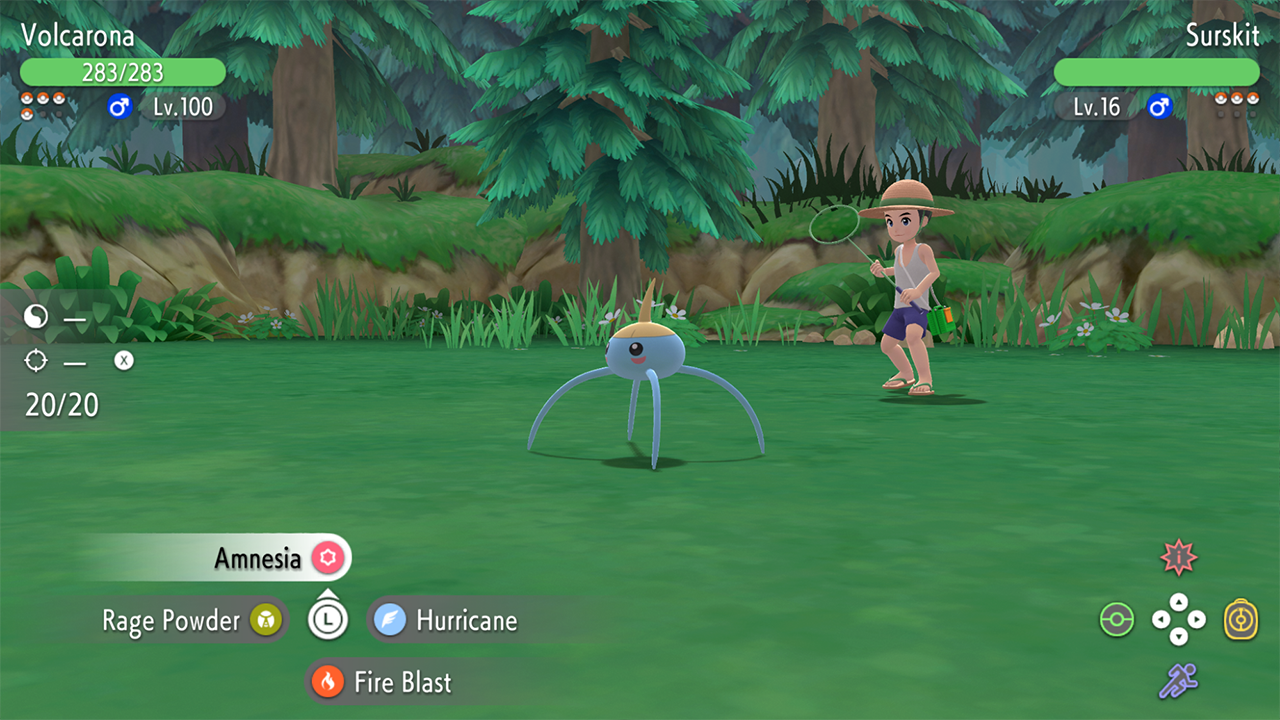Viewport: 1280px width, 720px height.
Task: Attack with Fire Blast
Action: click(402, 683)
